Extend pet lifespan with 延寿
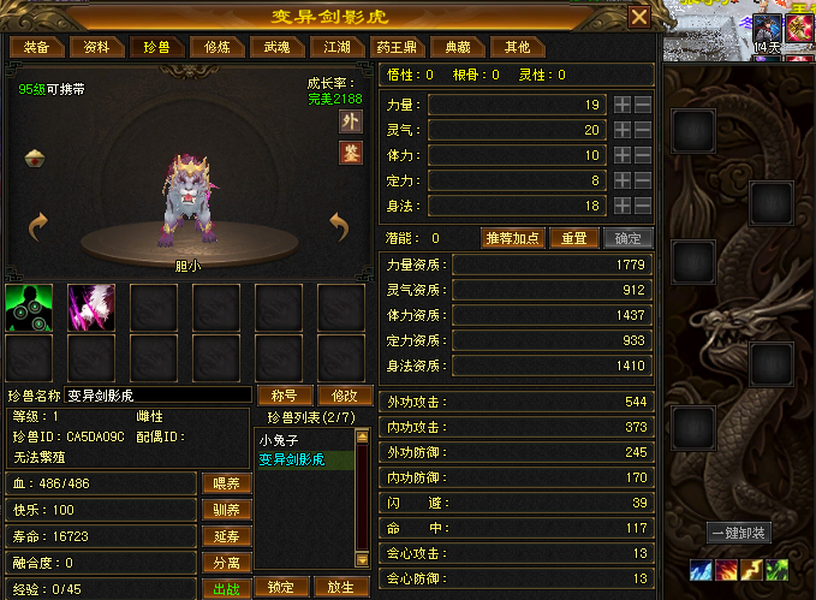The image size is (816, 600). (227, 537)
